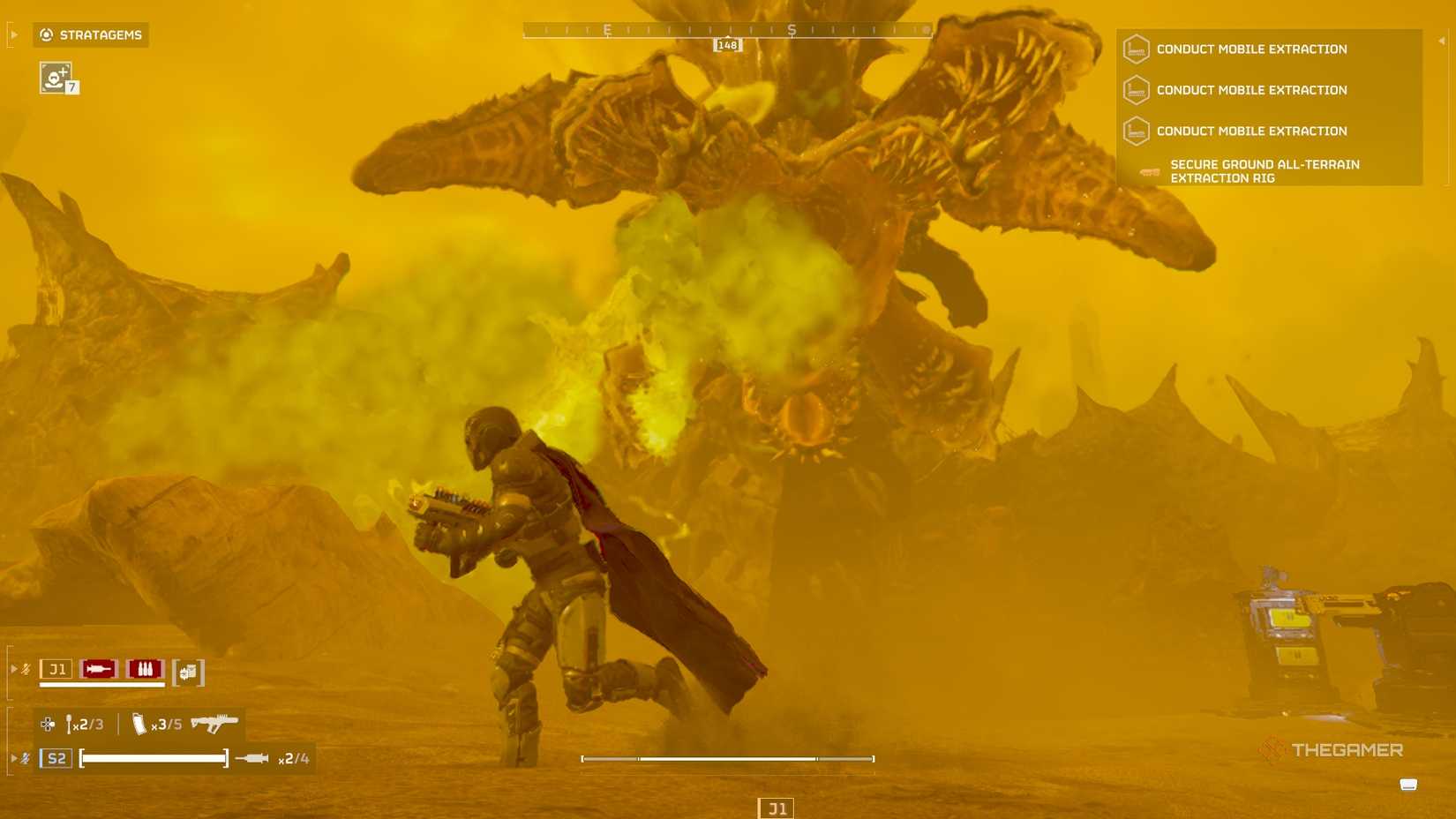
Task: Select the red rocket weapon icon
Action: 97,669
